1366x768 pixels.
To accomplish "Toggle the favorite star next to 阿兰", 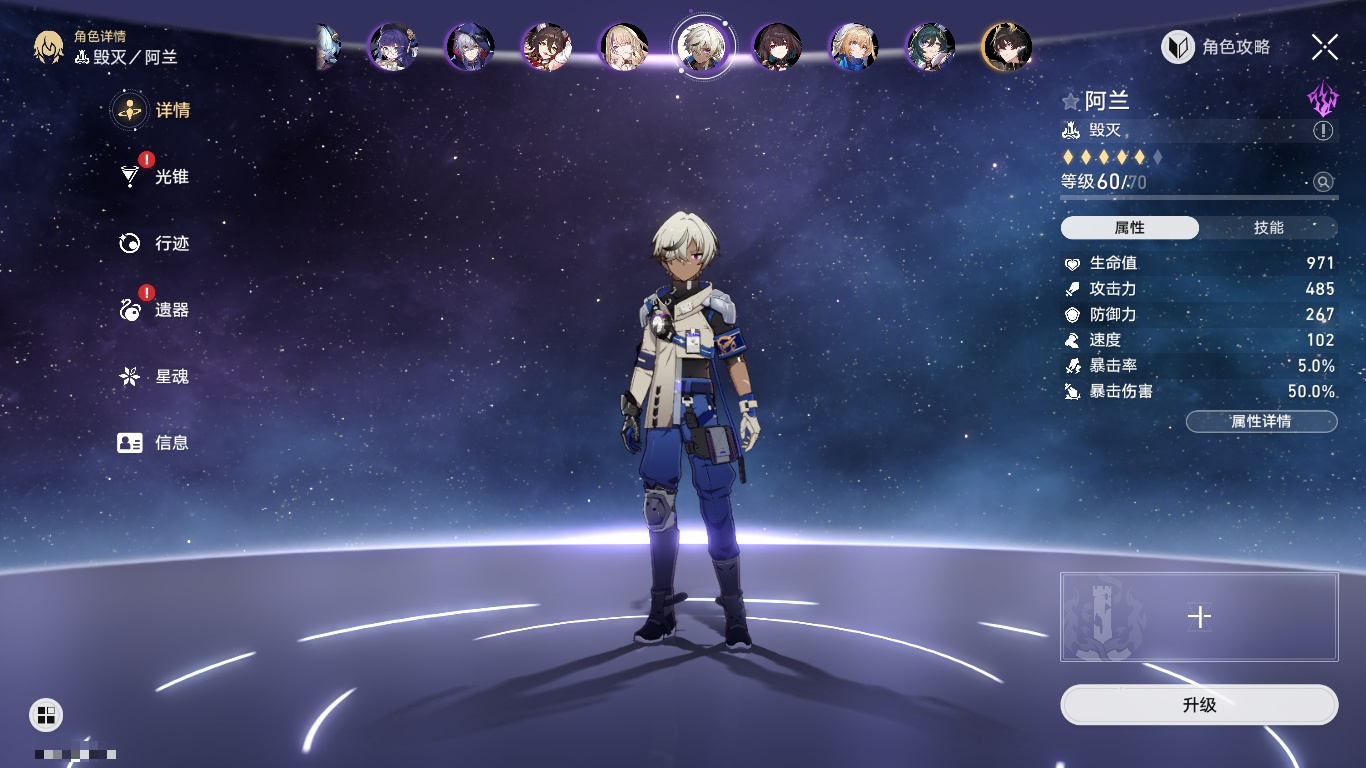I will (1071, 102).
